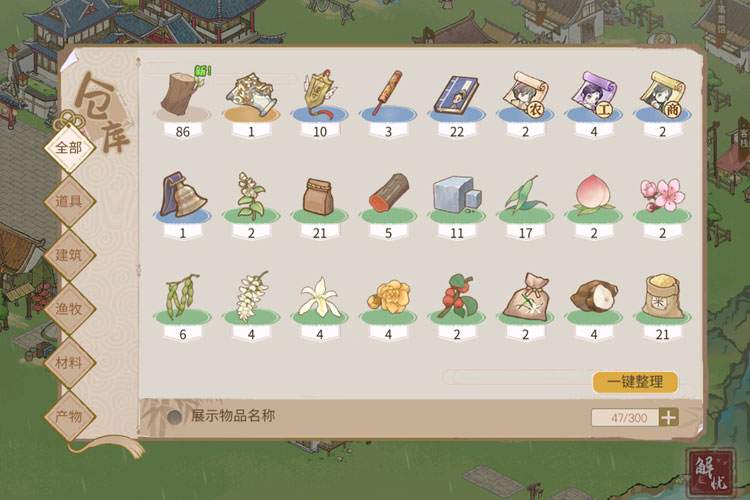
Task: Select the green soybean pods item
Action: pyautogui.click(x=182, y=297)
